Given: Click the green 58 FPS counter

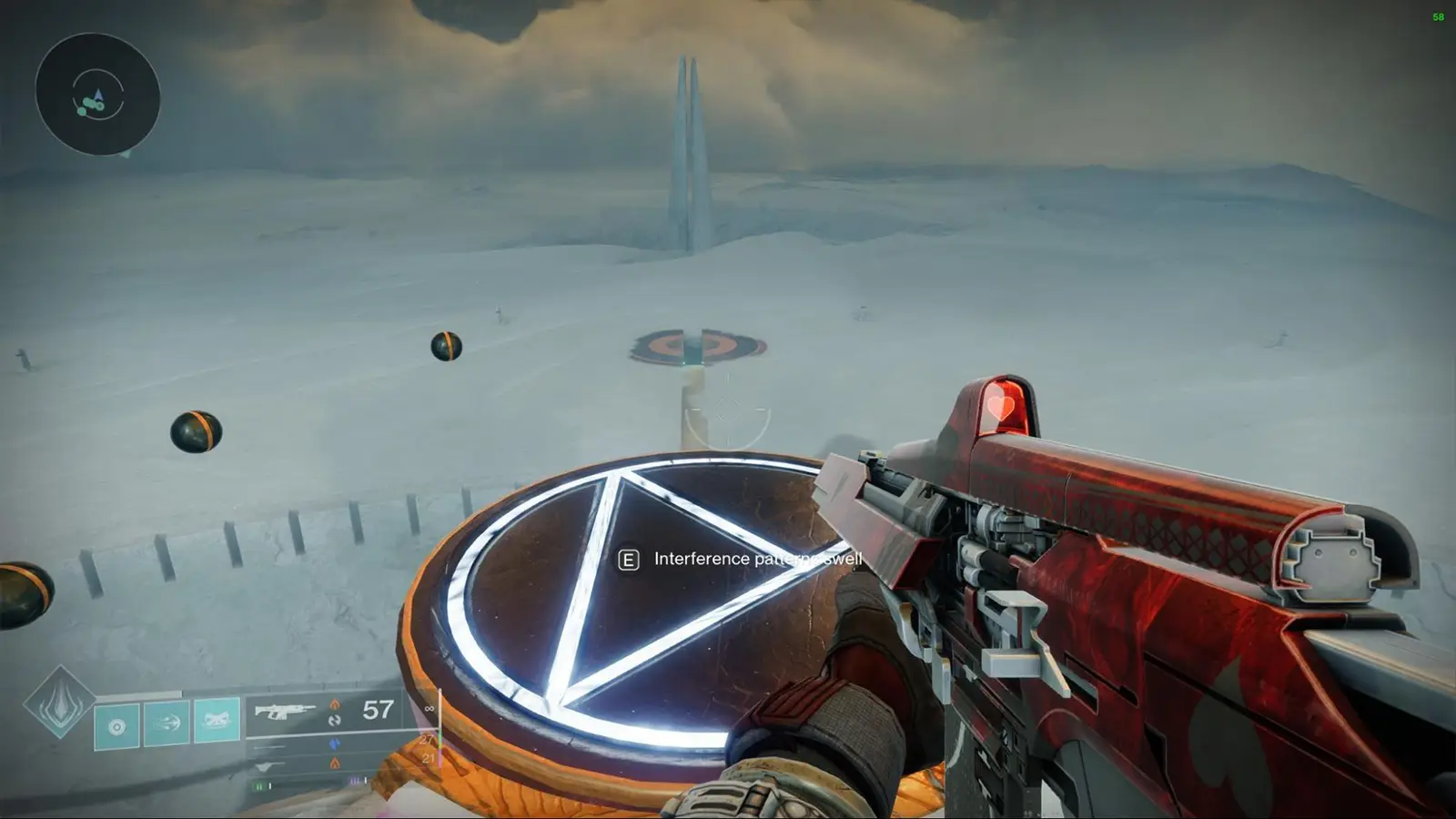Looking at the screenshot, I should coord(1439,16).
